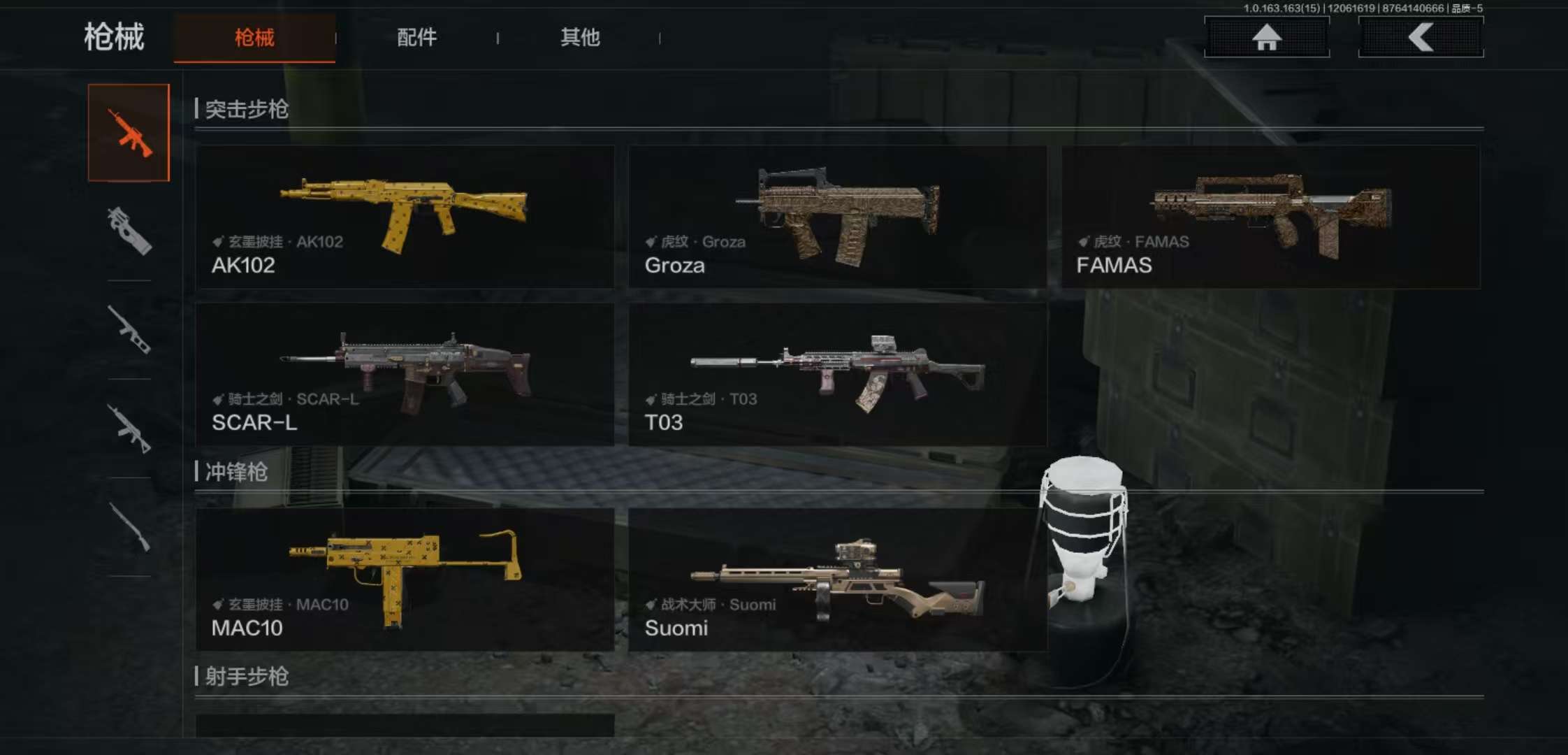1568x755 pixels.
Task: Switch to the 枪械 tab
Action: coord(254,38)
